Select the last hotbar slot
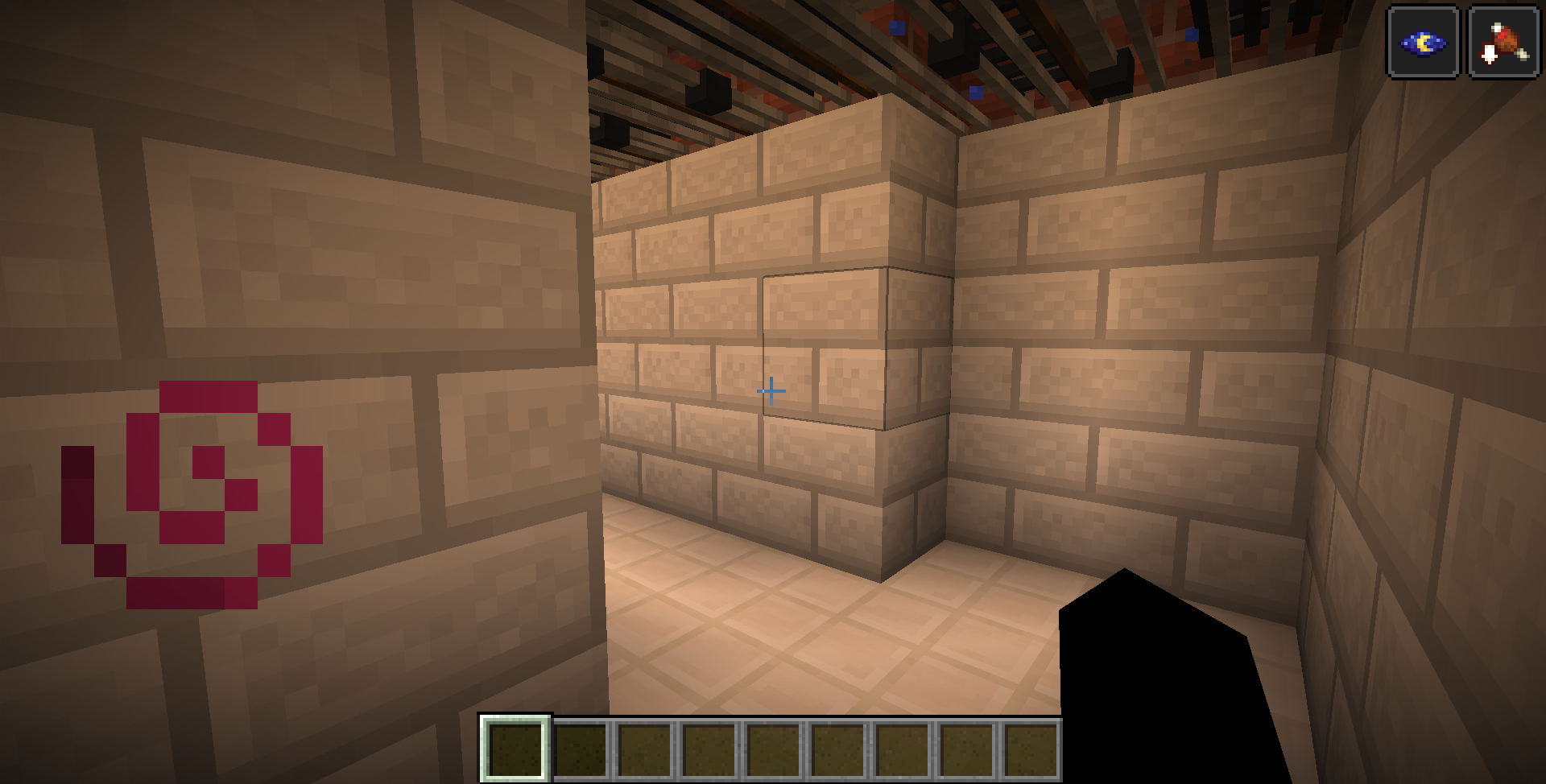The height and width of the screenshot is (784, 1546). click(1029, 748)
